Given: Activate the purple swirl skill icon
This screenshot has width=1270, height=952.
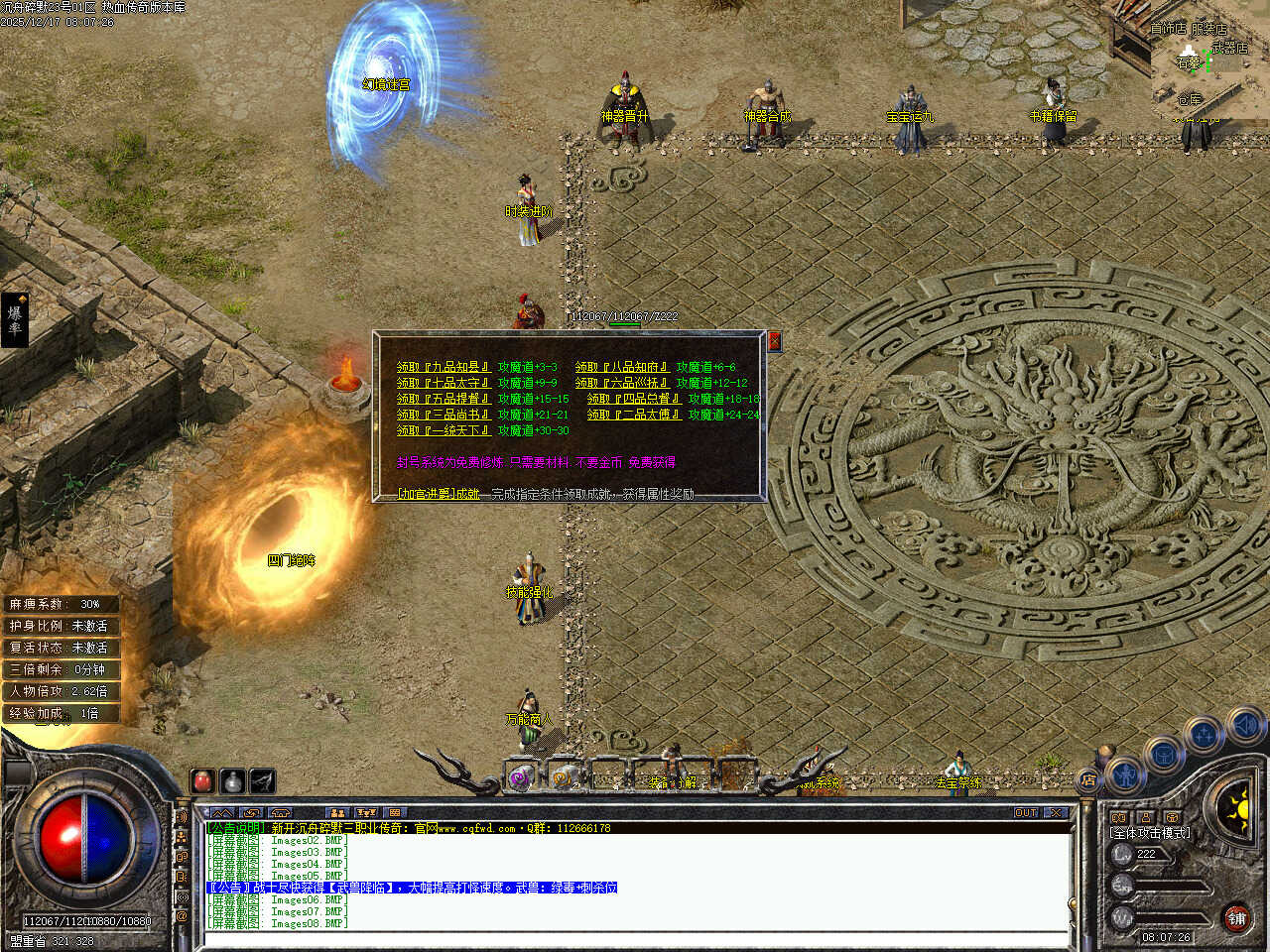Looking at the screenshot, I should (x=521, y=778).
